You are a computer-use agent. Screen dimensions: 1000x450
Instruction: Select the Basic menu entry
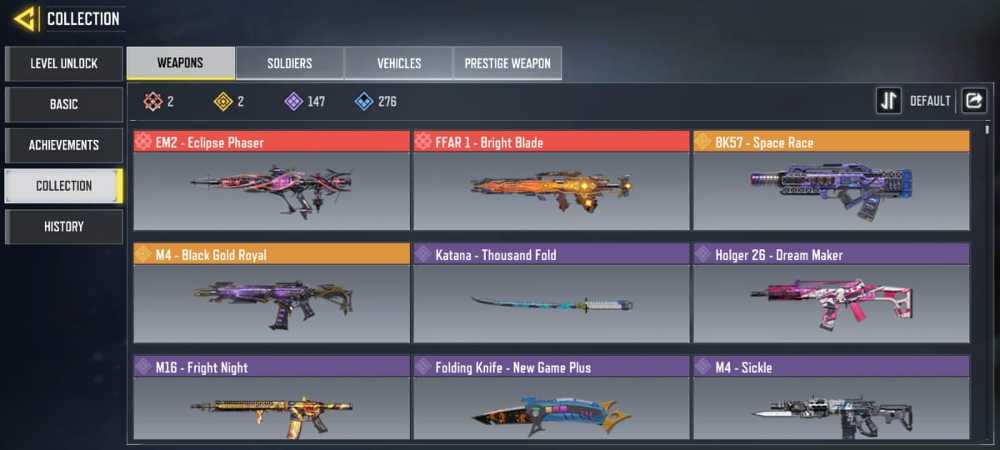[x=64, y=104]
